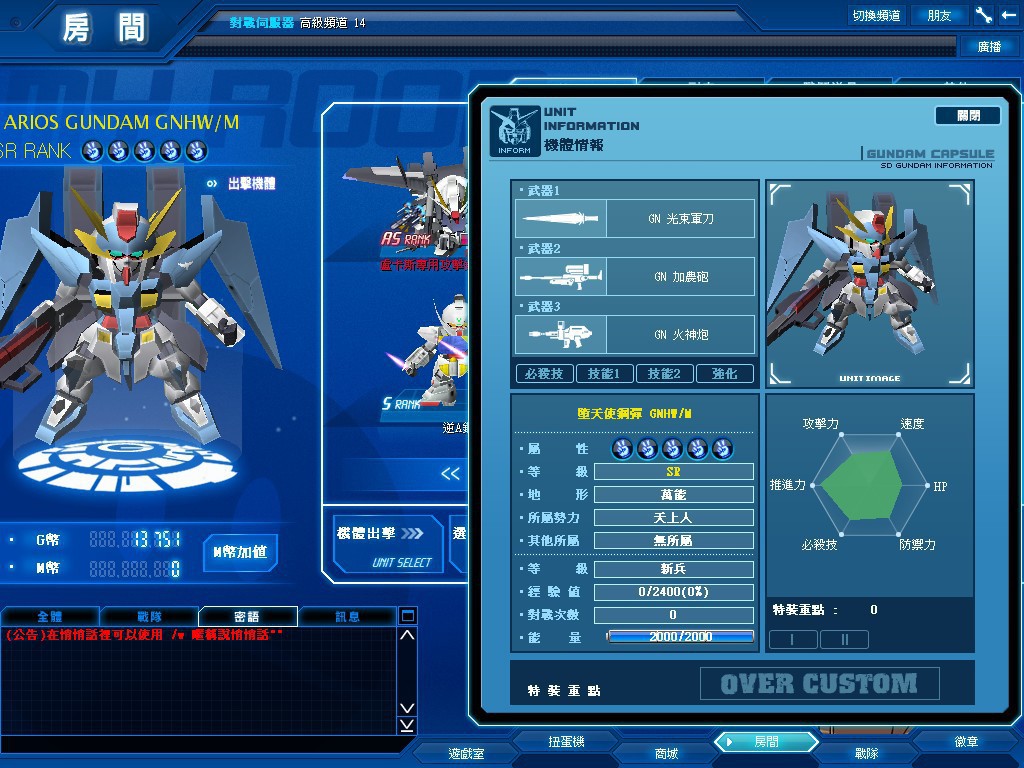
Task: Switch chat to the 戰隊 team tab
Action: point(149,616)
